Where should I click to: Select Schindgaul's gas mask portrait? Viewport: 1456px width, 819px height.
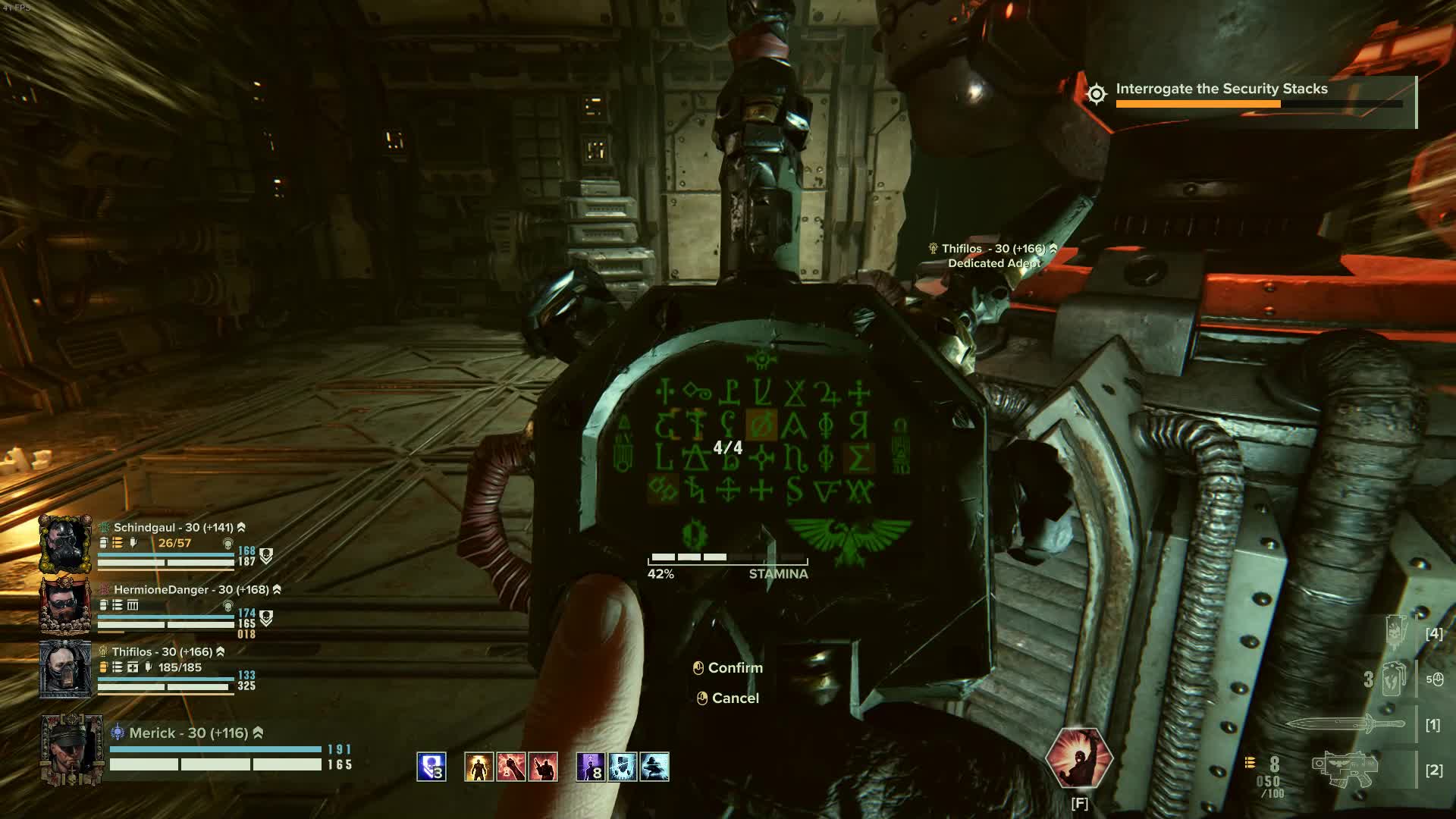point(66,544)
